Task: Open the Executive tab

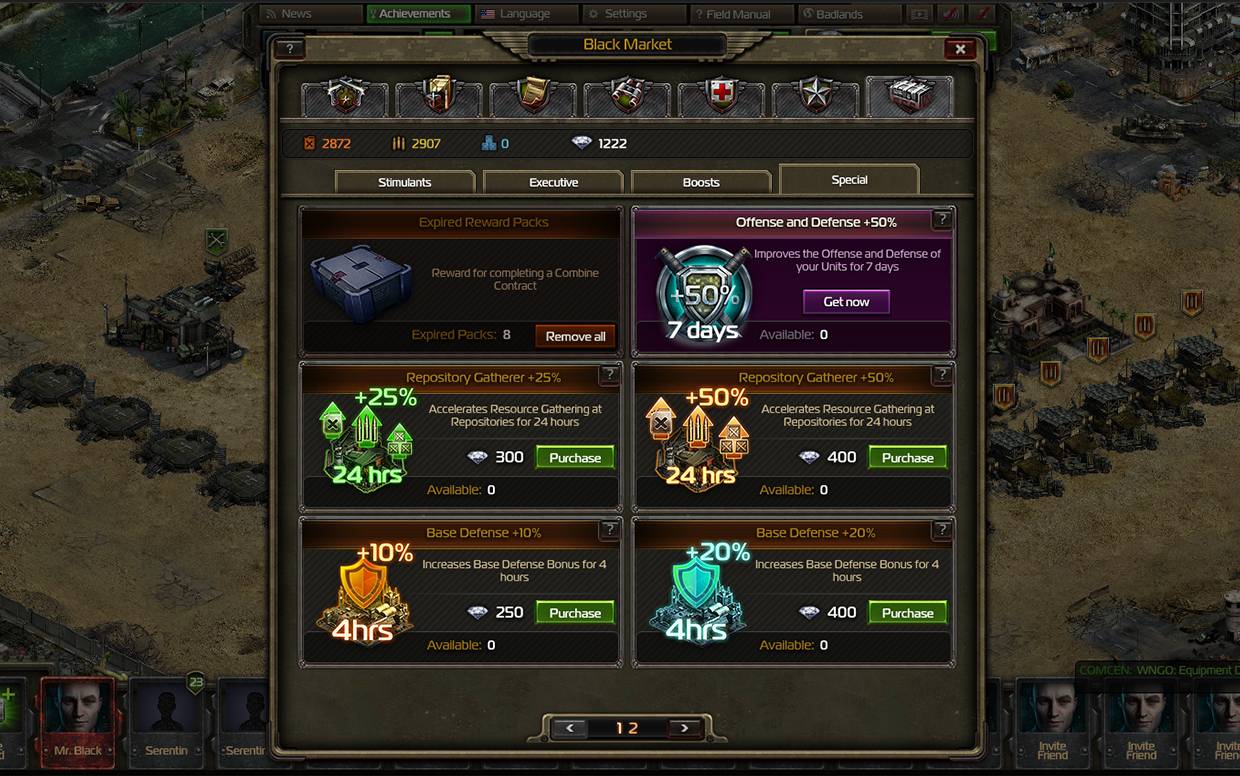Action: [553, 182]
